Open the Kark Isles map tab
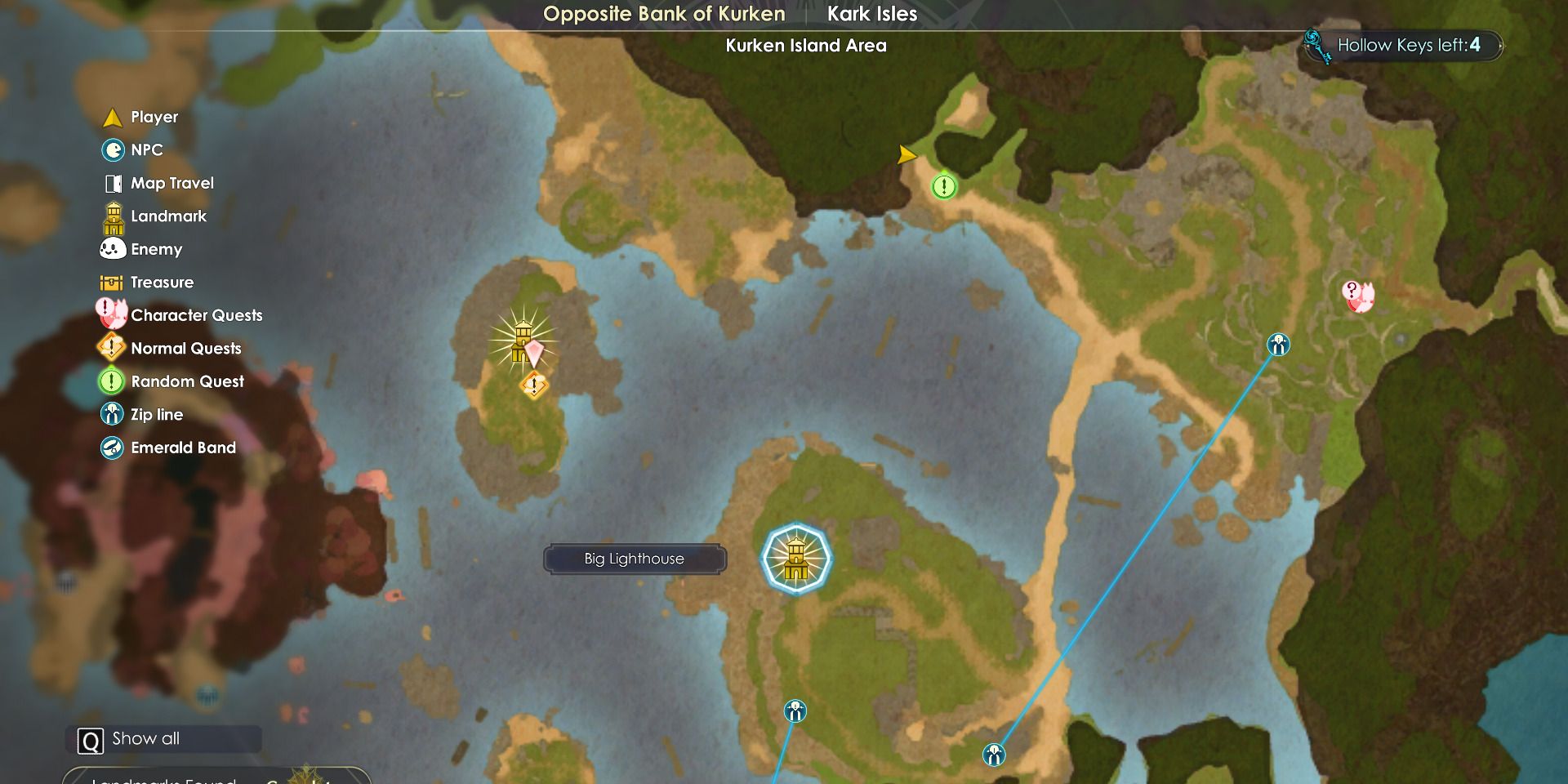 point(871,14)
